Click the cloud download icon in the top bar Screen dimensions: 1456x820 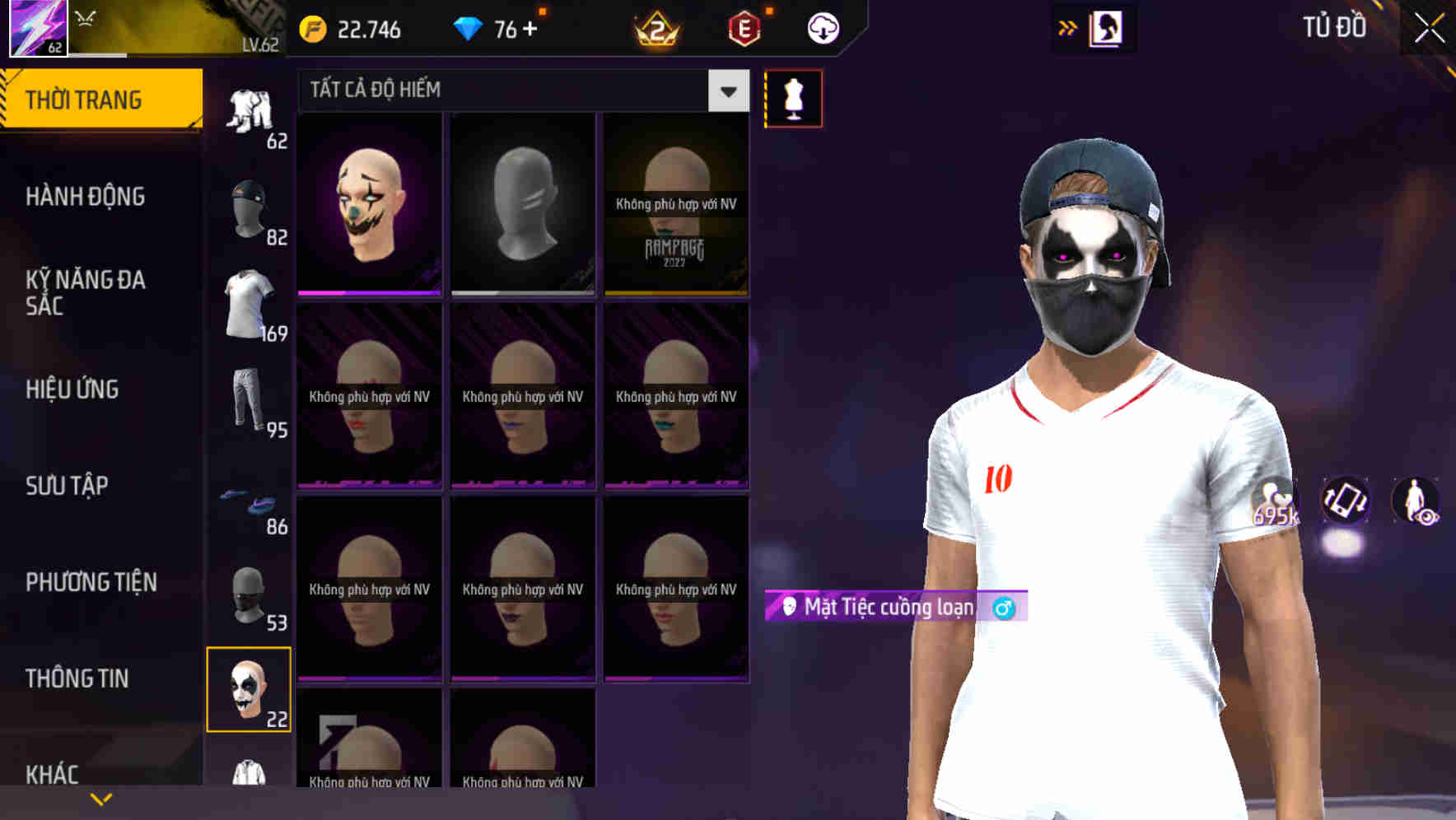click(x=821, y=27)
